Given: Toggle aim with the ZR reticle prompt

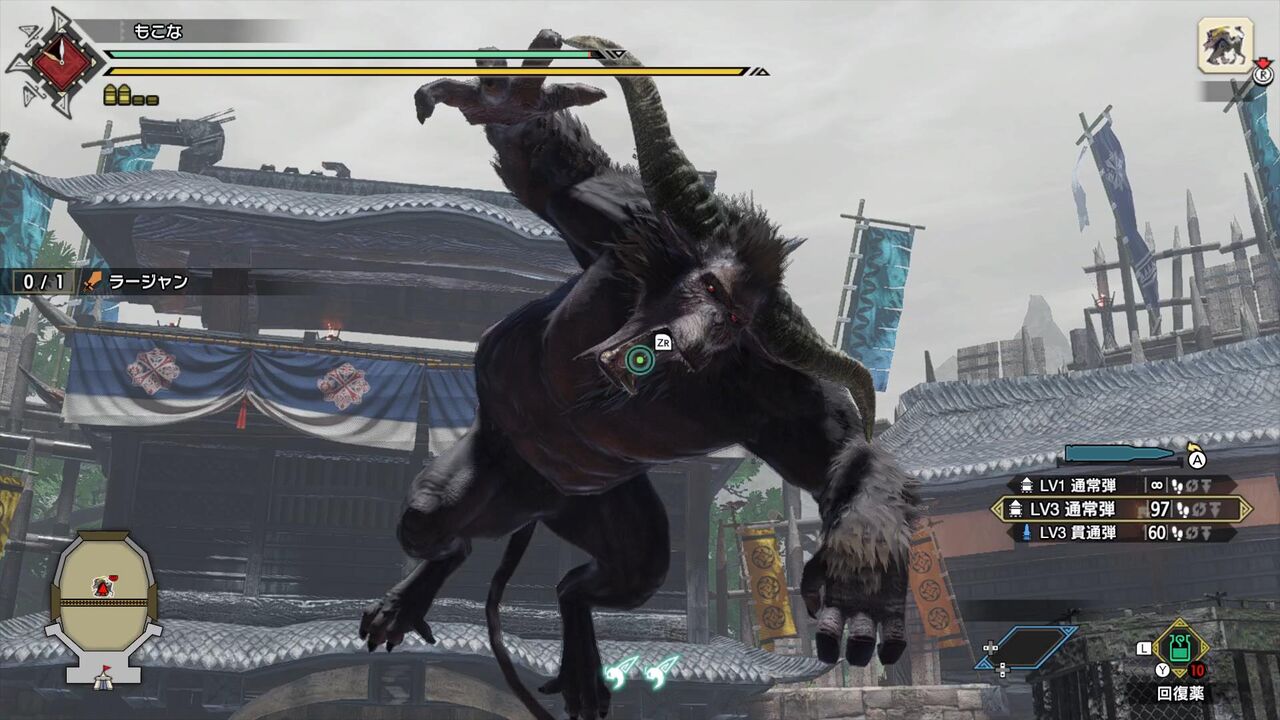Looking at the screenshot, I should tap(662, 341).
